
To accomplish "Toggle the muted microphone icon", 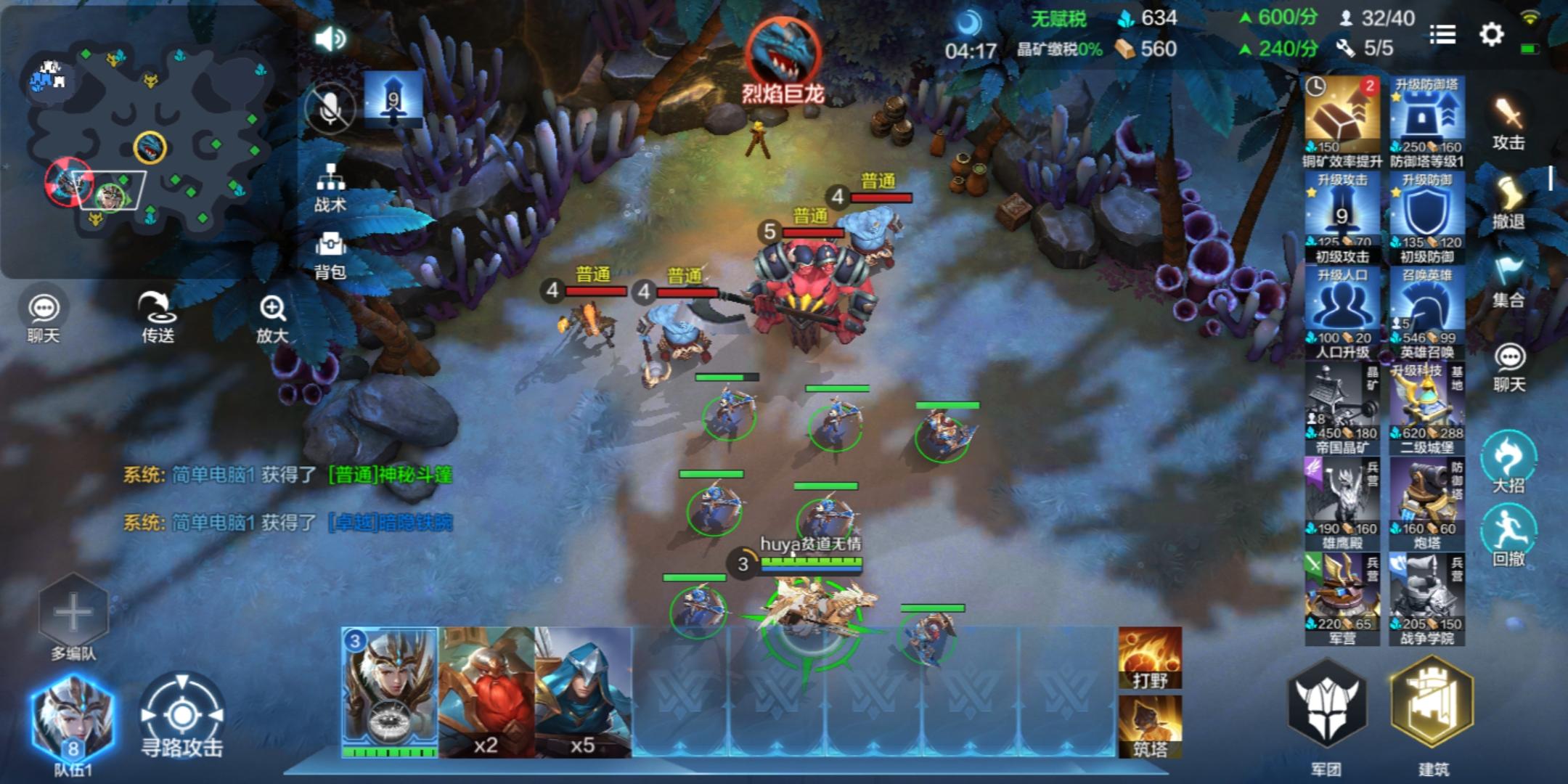I will click(x=330, y=109).
